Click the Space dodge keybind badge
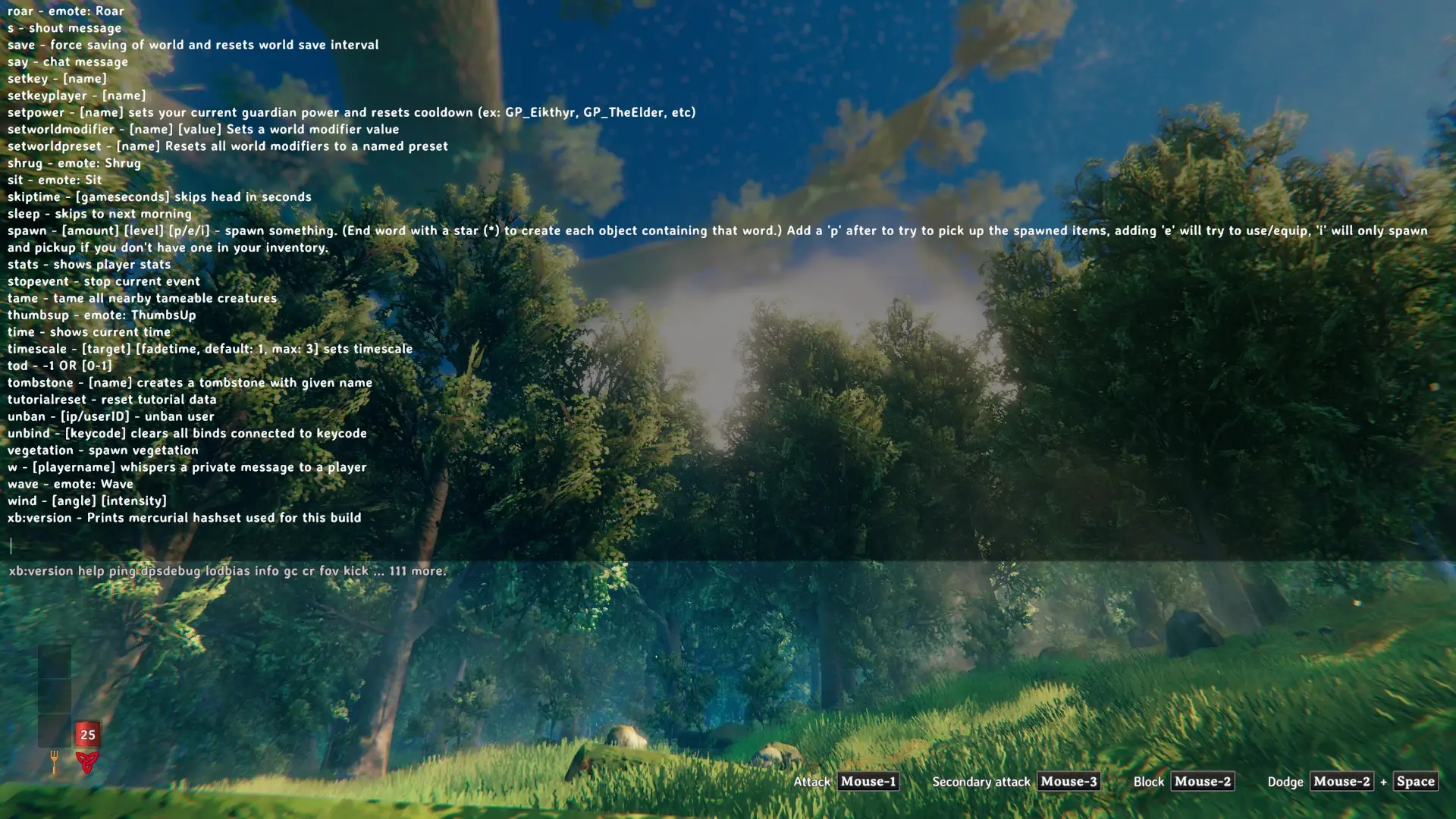Screen dimensions: 1456x819 (1415, 781)
